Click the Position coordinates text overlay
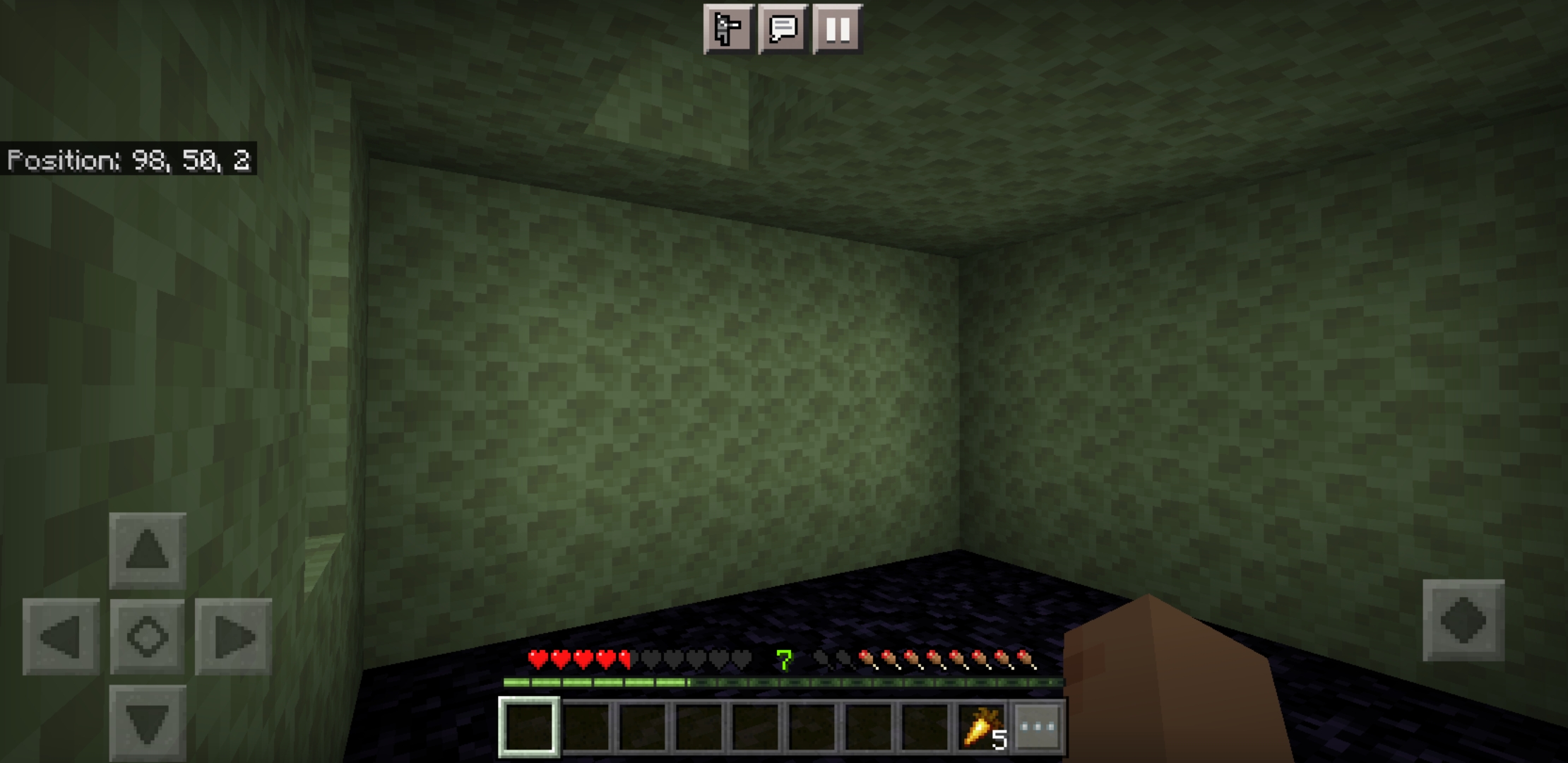This screenshot has width=1568, height=763. click(131, 161)
